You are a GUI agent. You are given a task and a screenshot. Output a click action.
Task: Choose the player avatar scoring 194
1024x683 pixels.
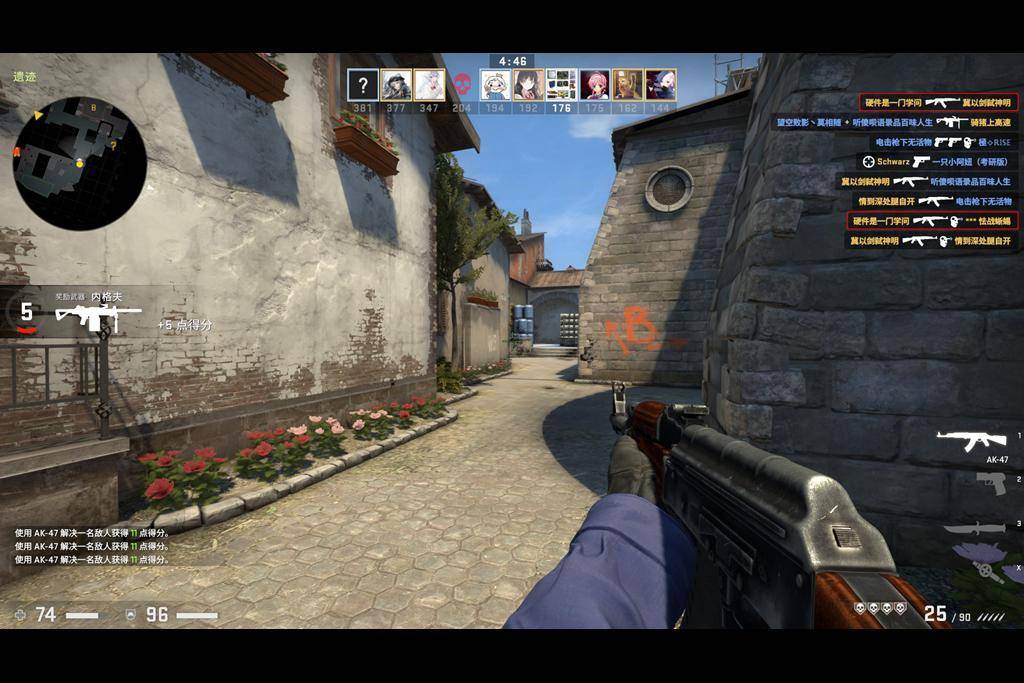[x=495, y=84]
